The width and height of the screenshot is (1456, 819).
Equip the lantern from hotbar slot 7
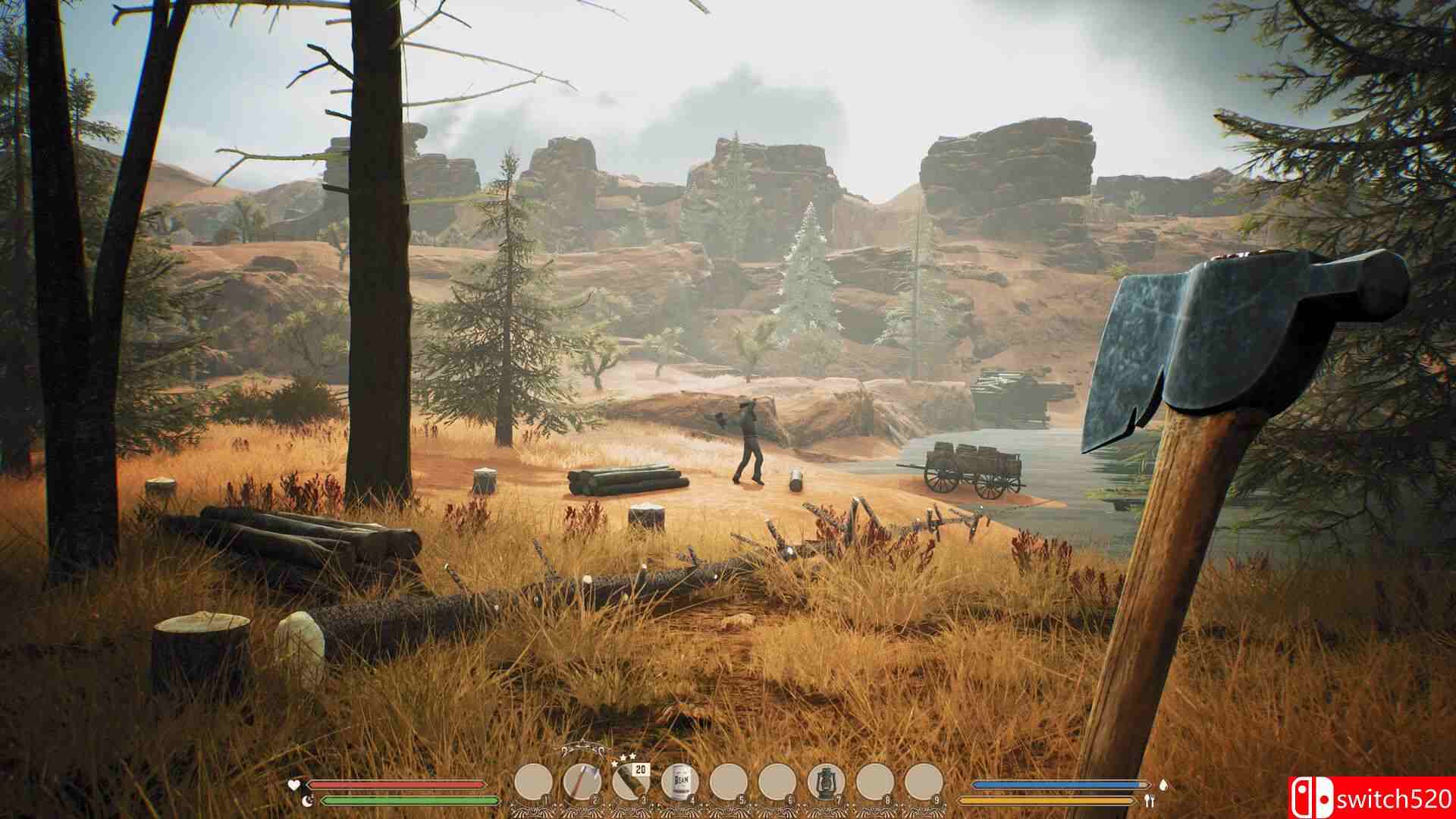click(x=680, y=780)
